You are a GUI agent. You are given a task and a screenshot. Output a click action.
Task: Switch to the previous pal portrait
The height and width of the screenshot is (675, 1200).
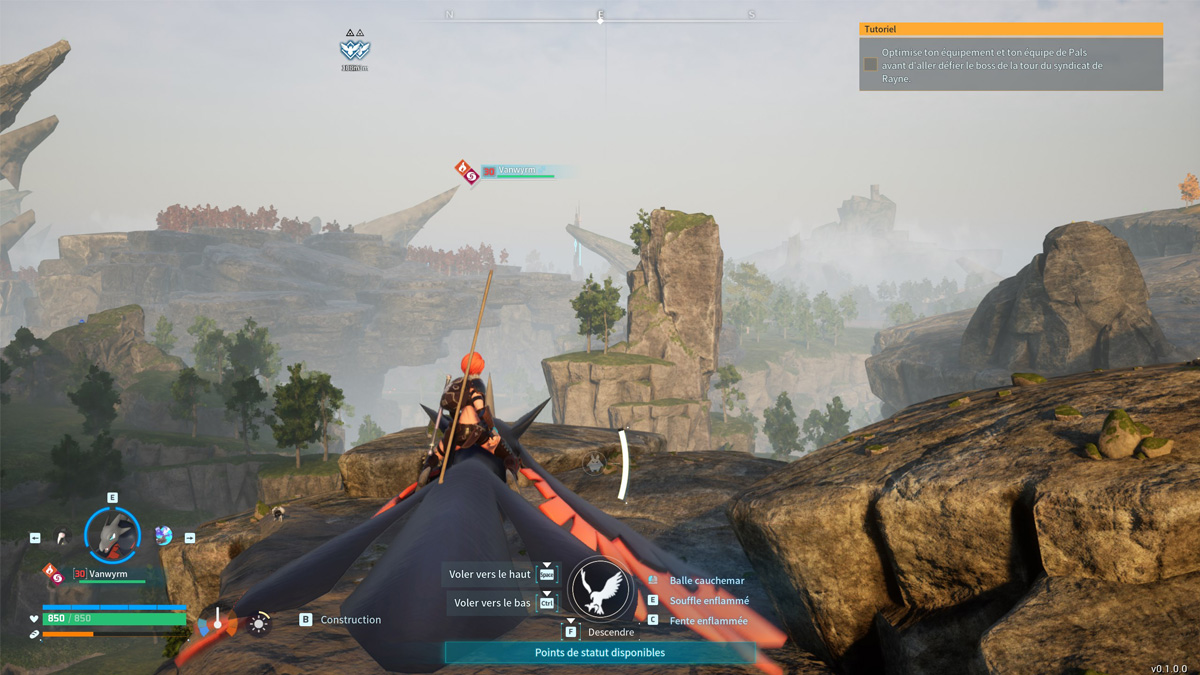pos(62,537)
